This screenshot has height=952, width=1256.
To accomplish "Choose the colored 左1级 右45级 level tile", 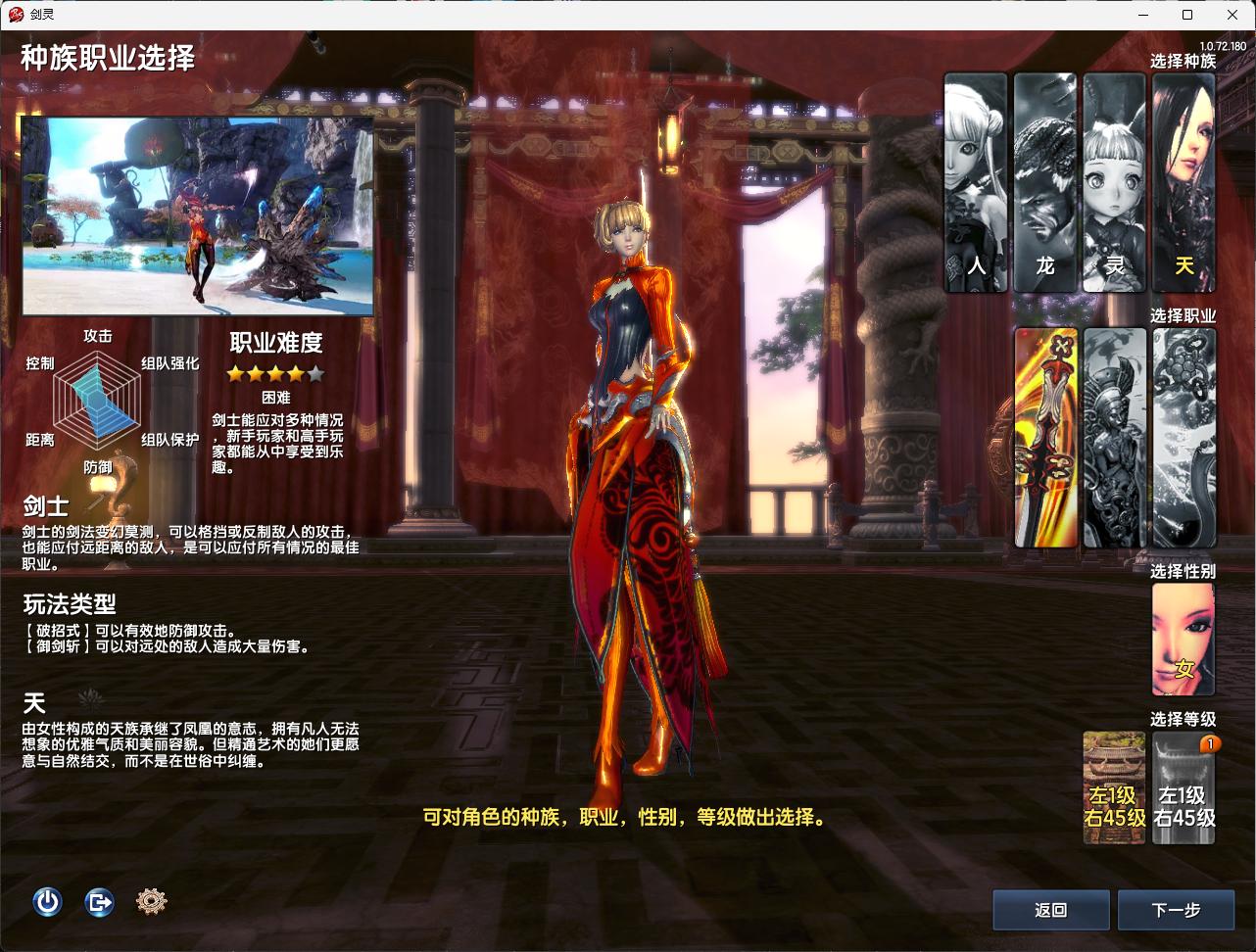I will pyautogui.click(x=1114, y=787).
